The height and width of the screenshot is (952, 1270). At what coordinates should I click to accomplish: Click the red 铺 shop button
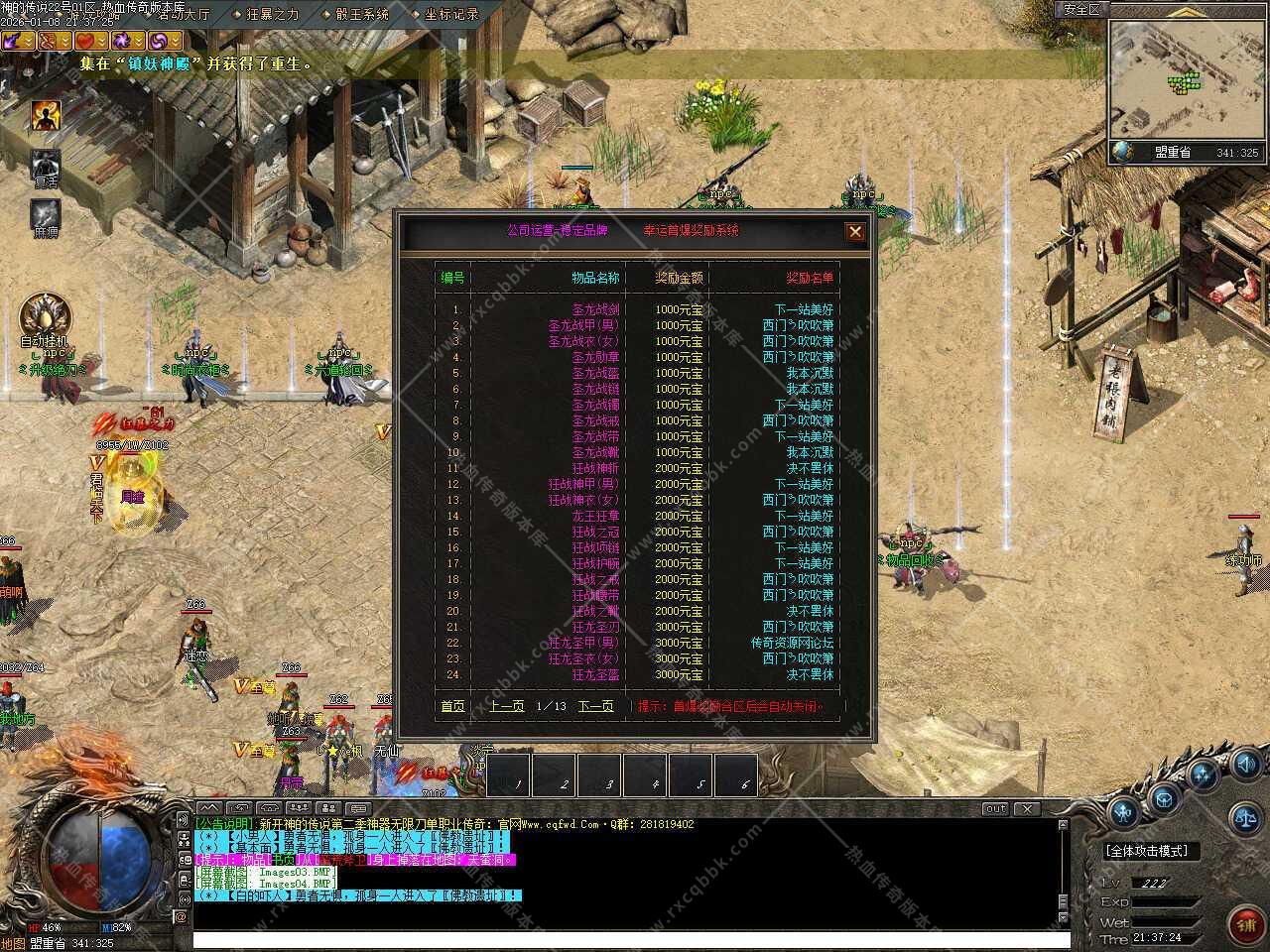tap(1244, 924)
